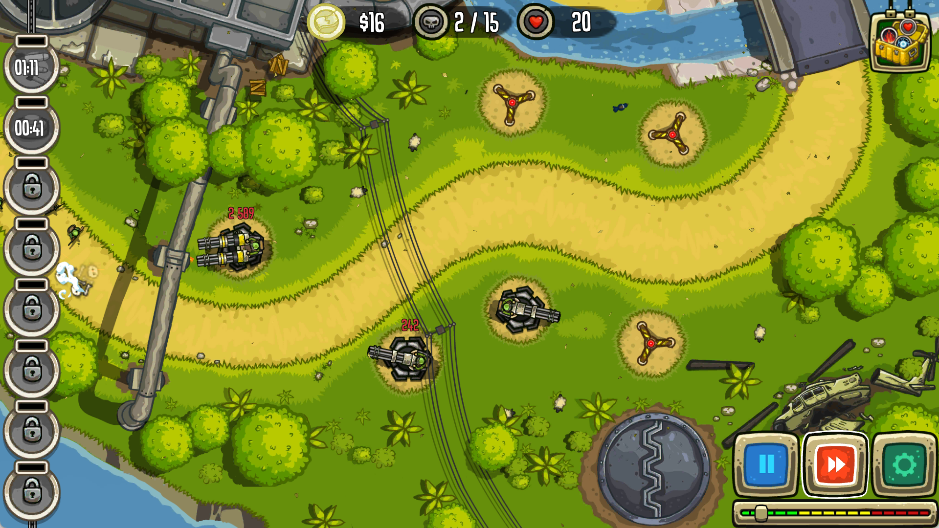Viewport: 939px width, 528px height.
Task: Call the wave with the 01:11 timer
Action: [31, 68]
